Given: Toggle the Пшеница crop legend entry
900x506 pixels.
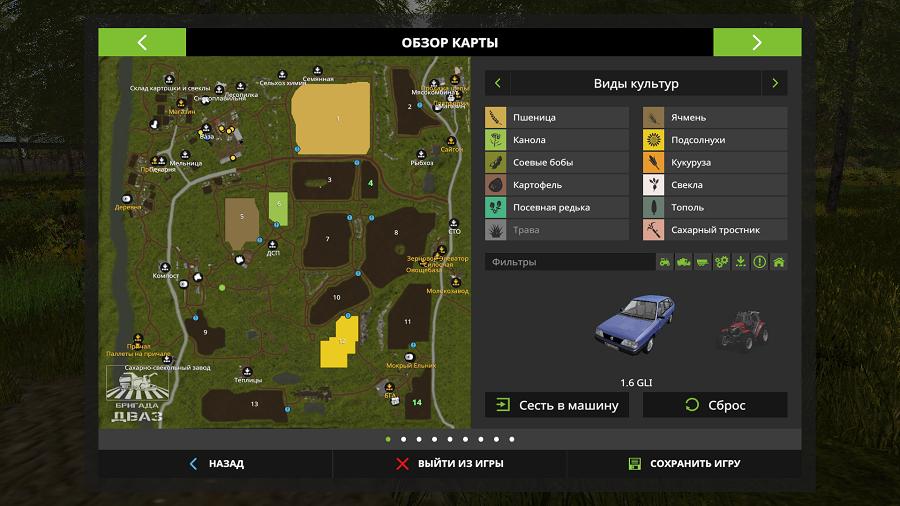Looking at the screenshot, I should 557,118.
